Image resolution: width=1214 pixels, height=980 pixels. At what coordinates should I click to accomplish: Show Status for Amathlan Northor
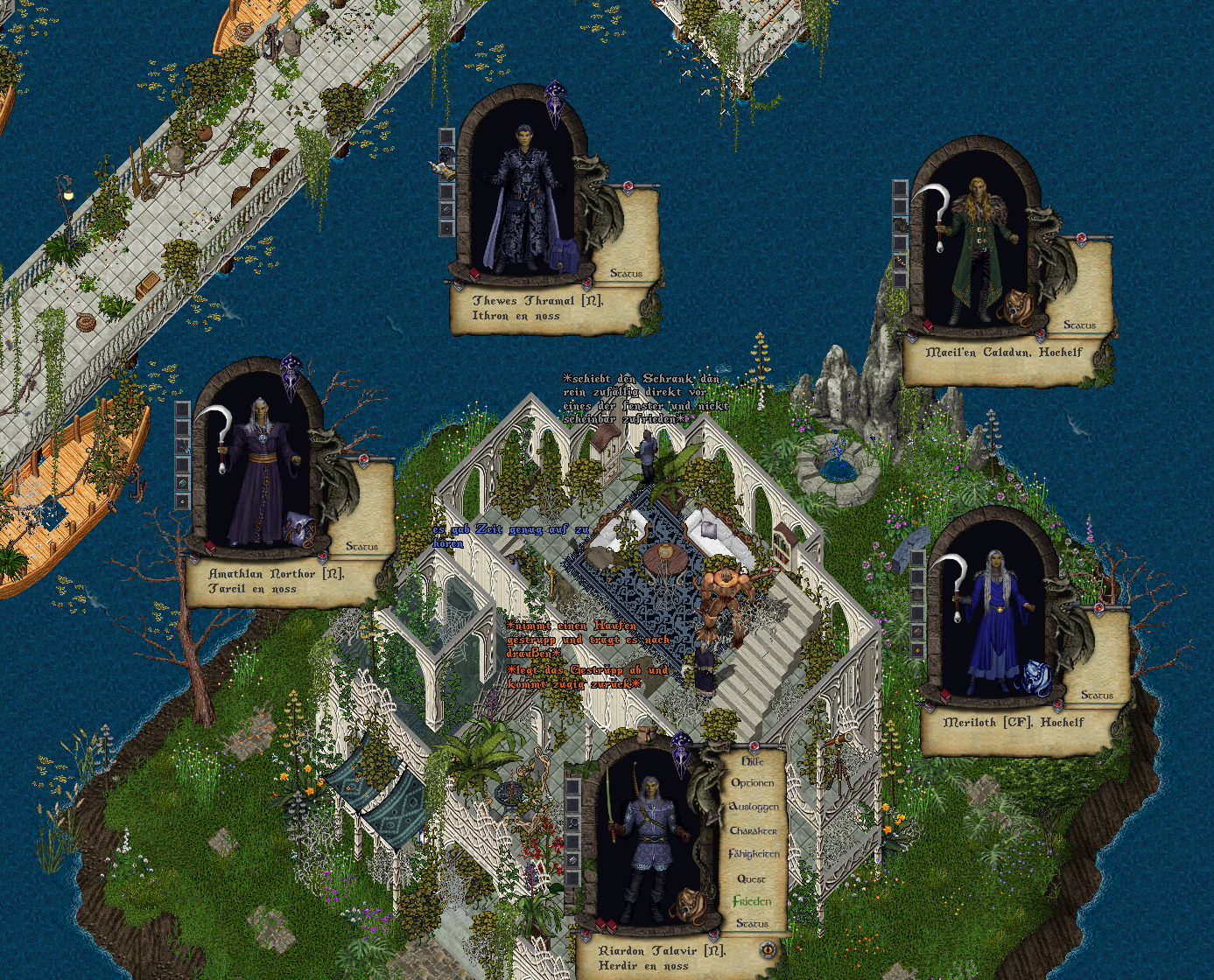point(361,546)
